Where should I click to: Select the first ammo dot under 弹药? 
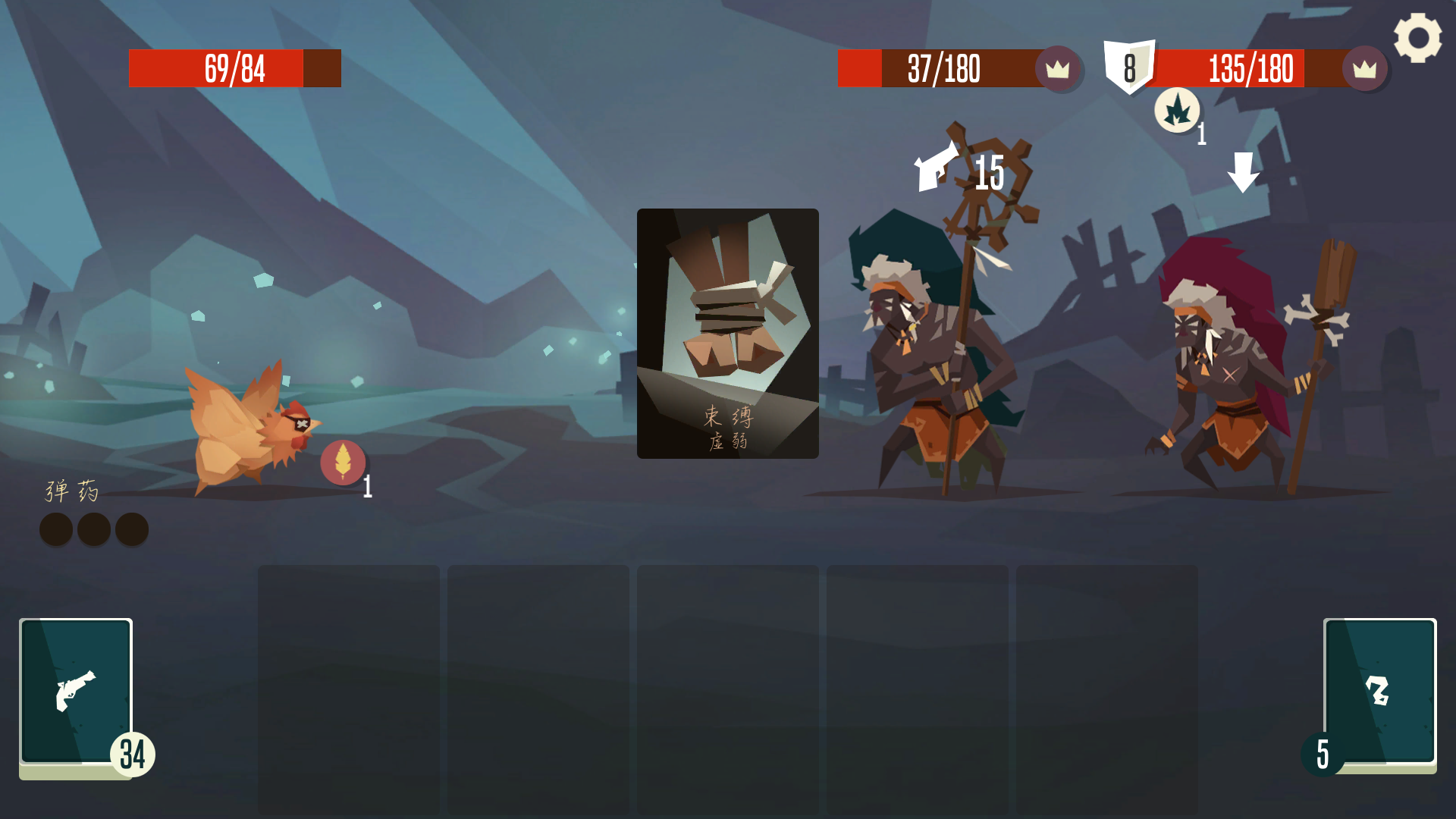click(55, 529)
